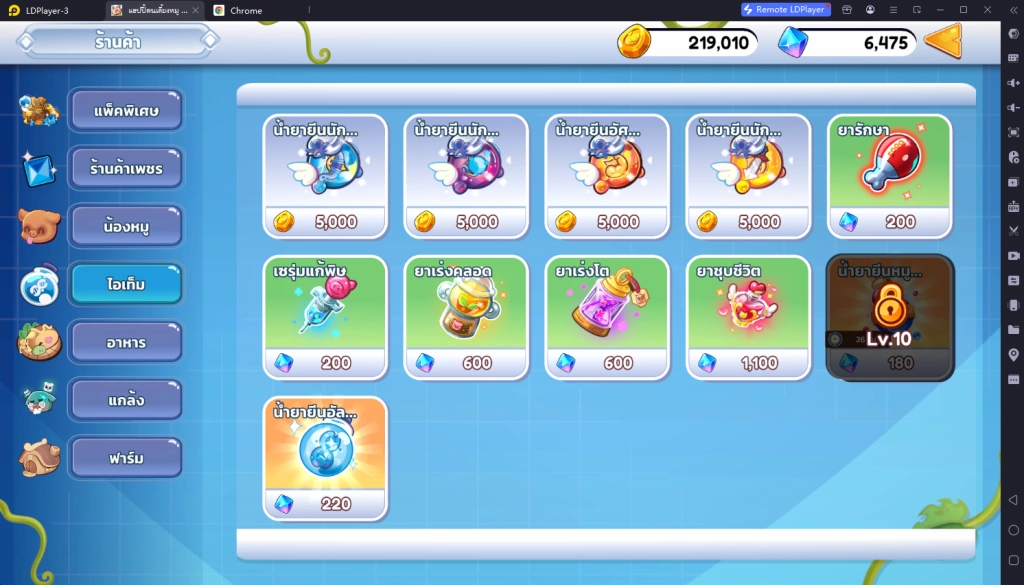Switch to the แกล้ง prank tab
1024x585 pixels.
point(126,399)
